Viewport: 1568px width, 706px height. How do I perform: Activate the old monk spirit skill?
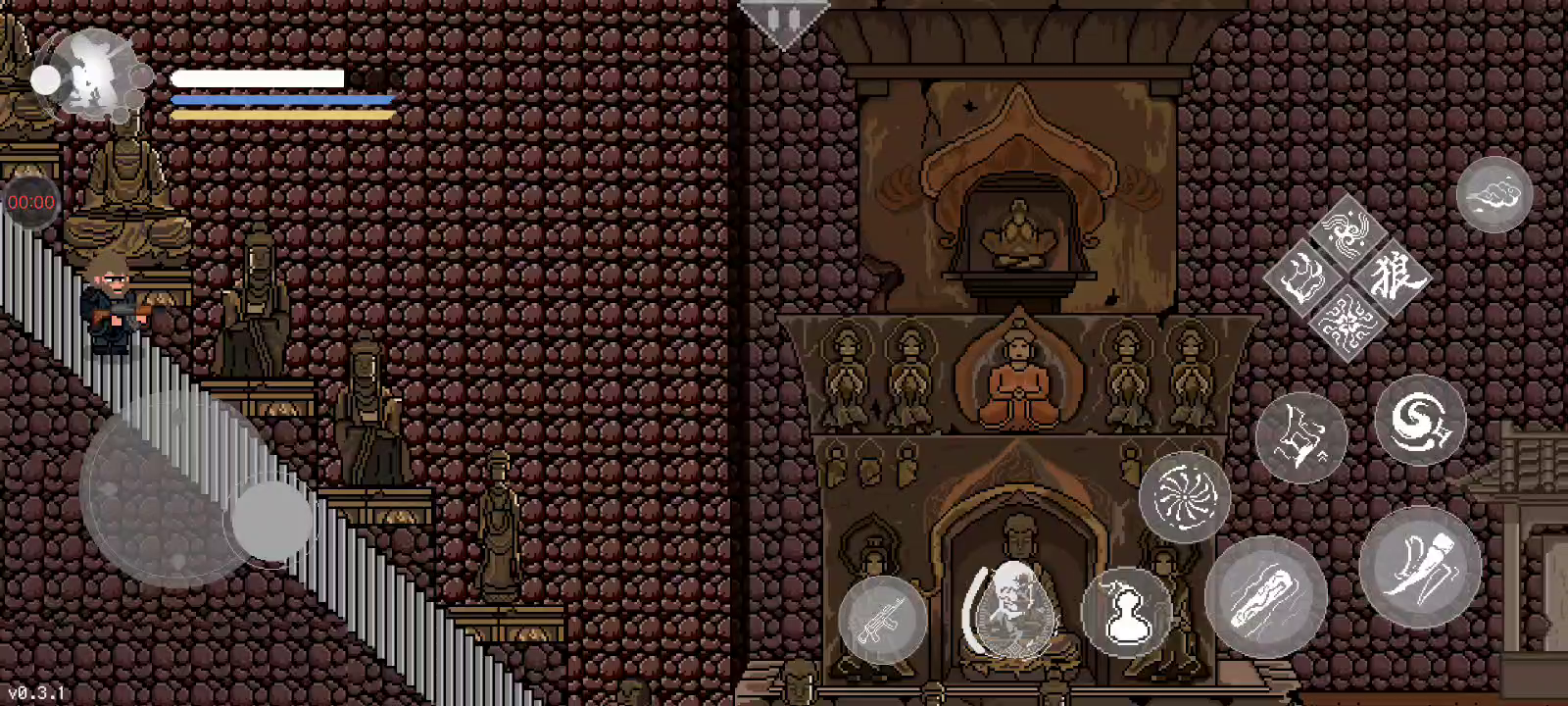click(1009, 610)
